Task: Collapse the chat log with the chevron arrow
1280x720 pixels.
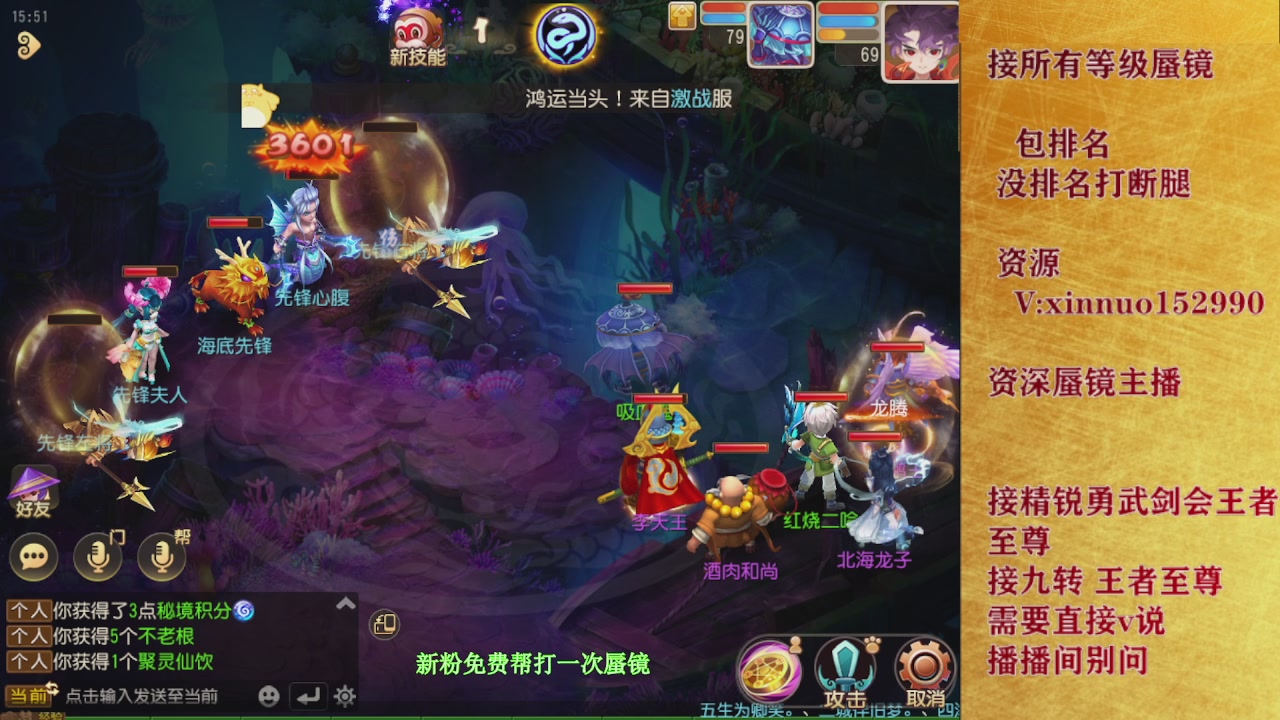Action: tap(344, 604)
